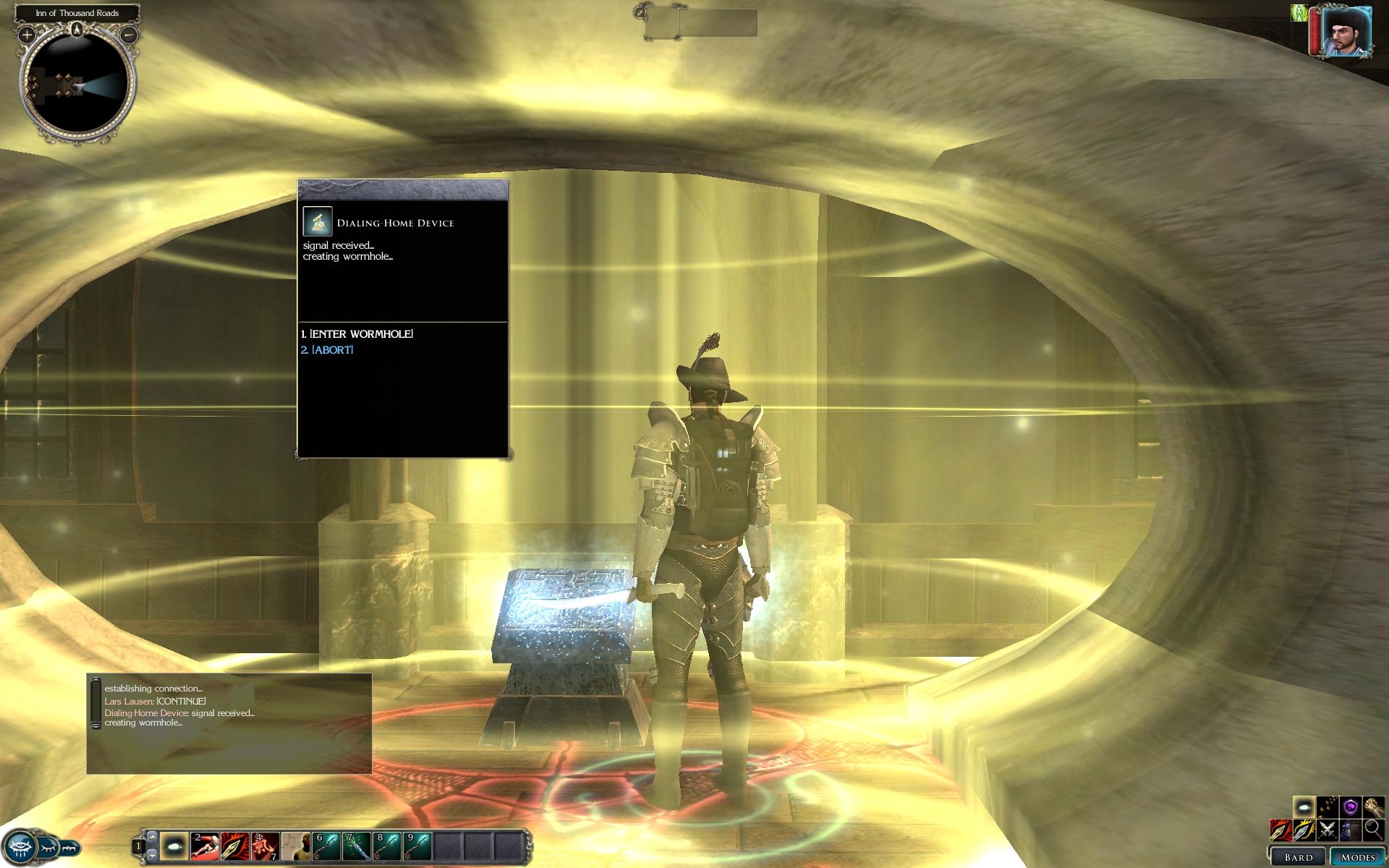Switch to the Modes tab
This screenshot has width=1389, height=868.
(x=1357, y=857)
